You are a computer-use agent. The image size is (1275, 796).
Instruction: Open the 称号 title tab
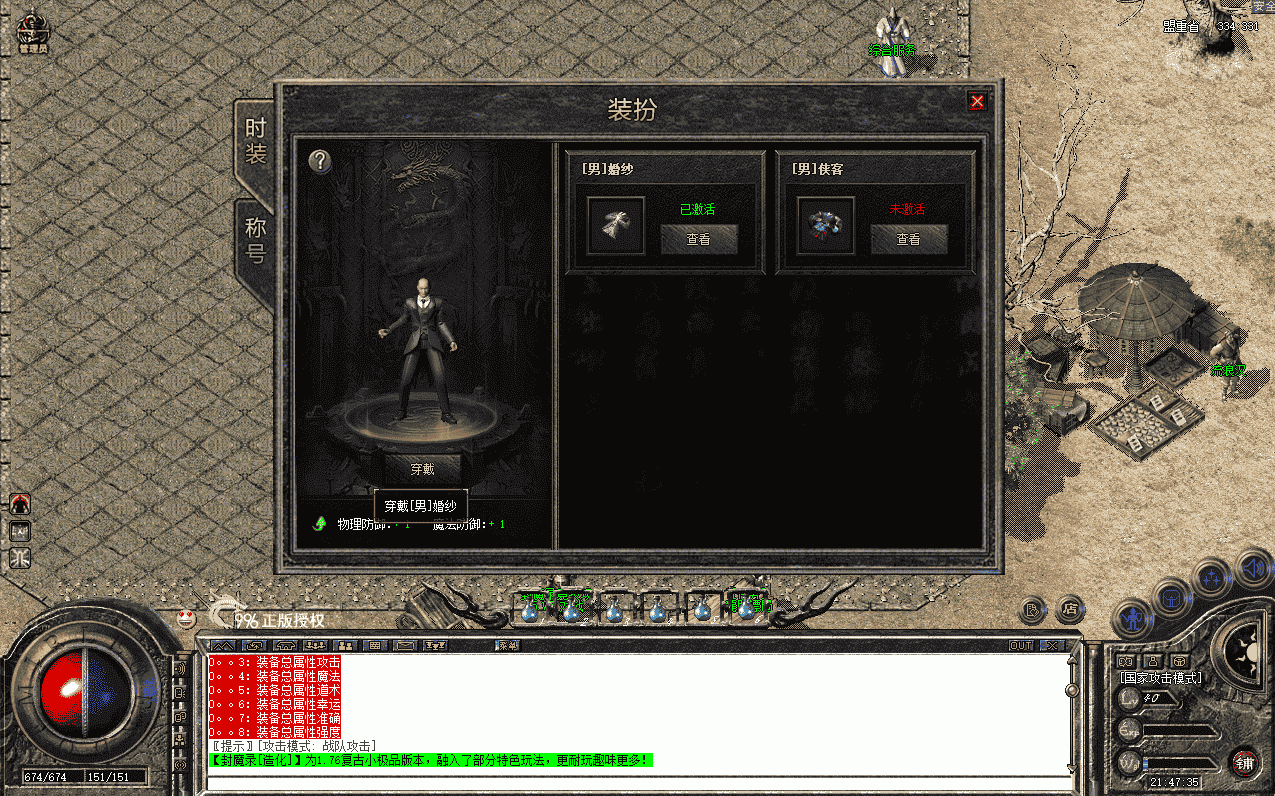click(256, 241)
